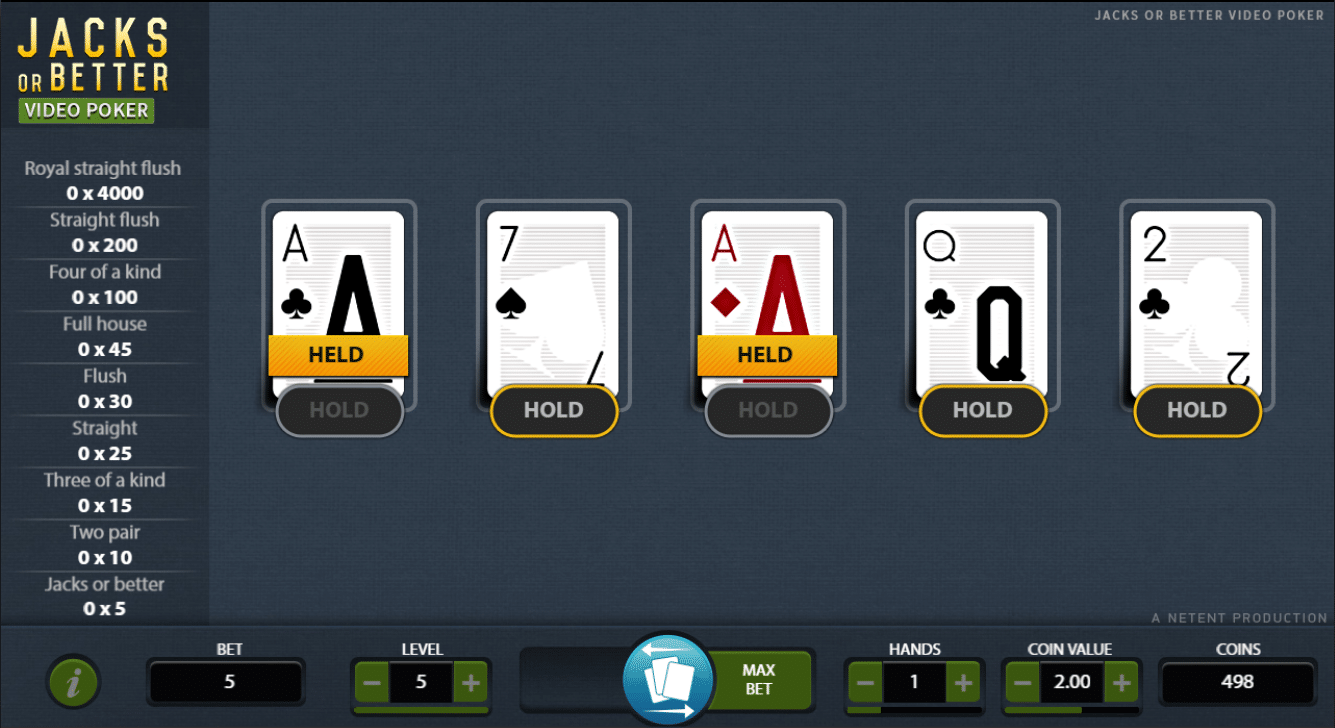The width and height of the screenshot is (1335, 728).
Task: Toggle hold on the 7 of spades
Action: pos(553,410)
